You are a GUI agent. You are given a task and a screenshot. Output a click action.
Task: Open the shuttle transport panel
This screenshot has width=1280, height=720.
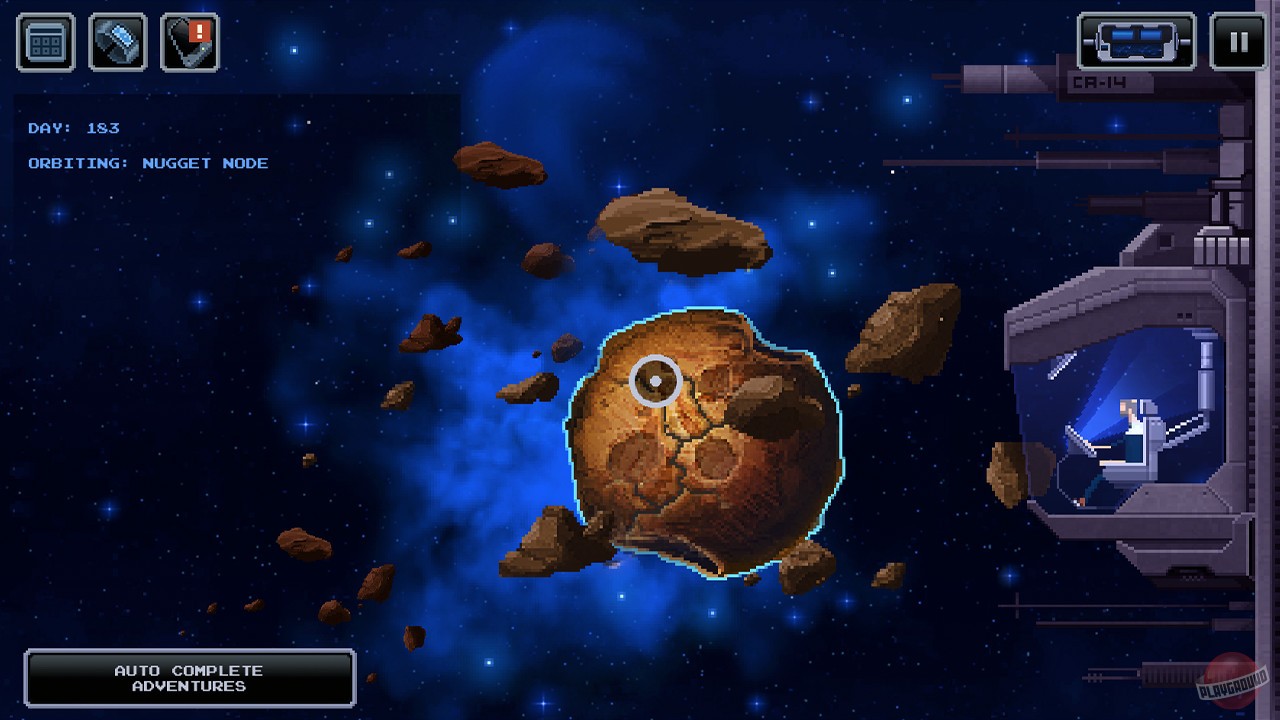pos(1135,41)
